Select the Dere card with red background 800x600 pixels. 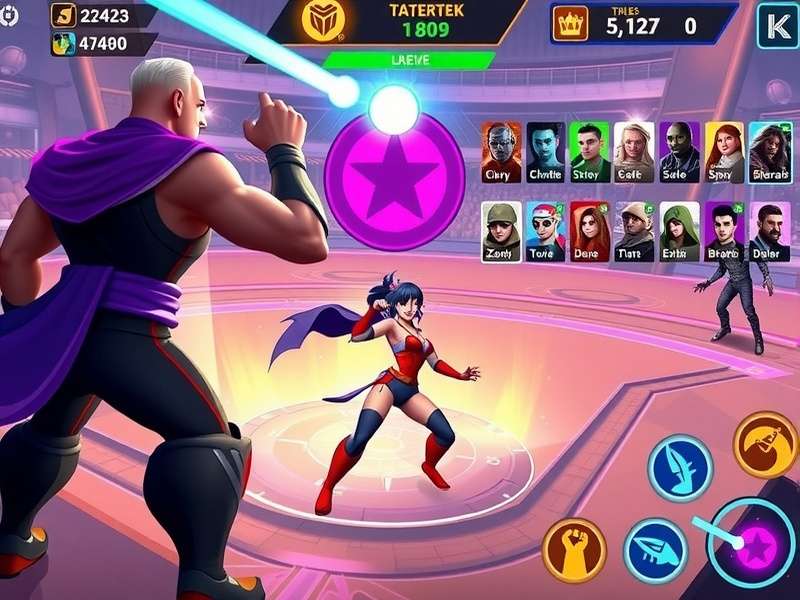tap(590, 232)
